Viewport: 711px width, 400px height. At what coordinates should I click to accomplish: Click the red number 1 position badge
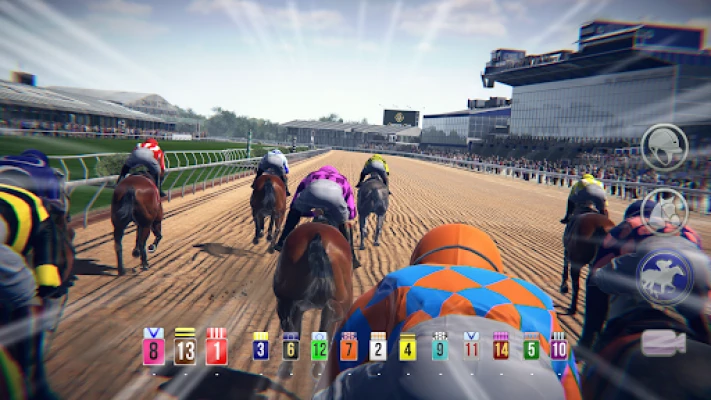(x=216, y=347)
